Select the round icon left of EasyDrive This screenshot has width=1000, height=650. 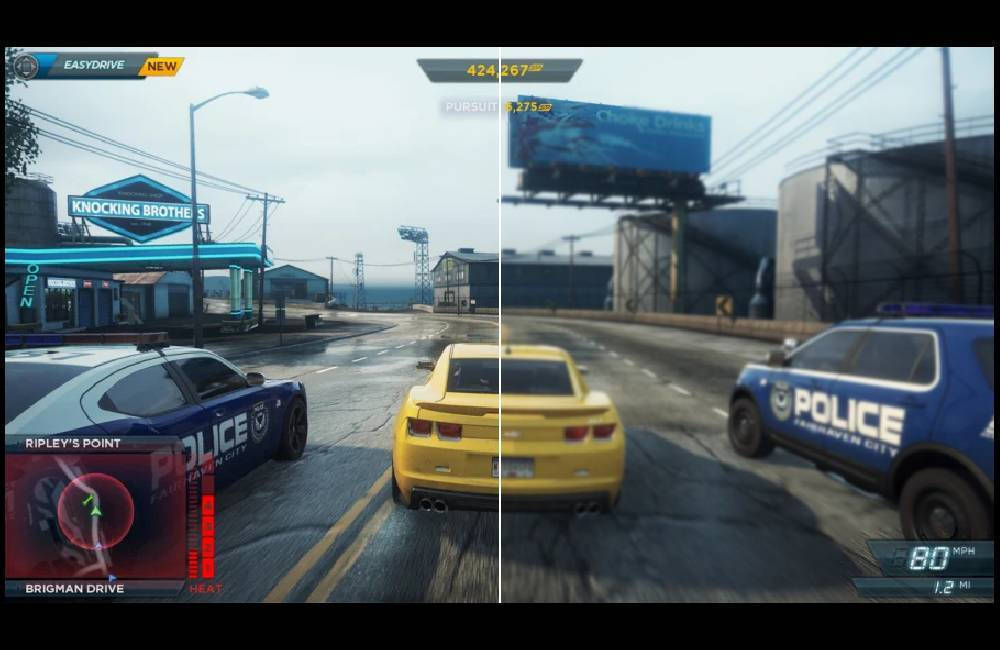25,67
